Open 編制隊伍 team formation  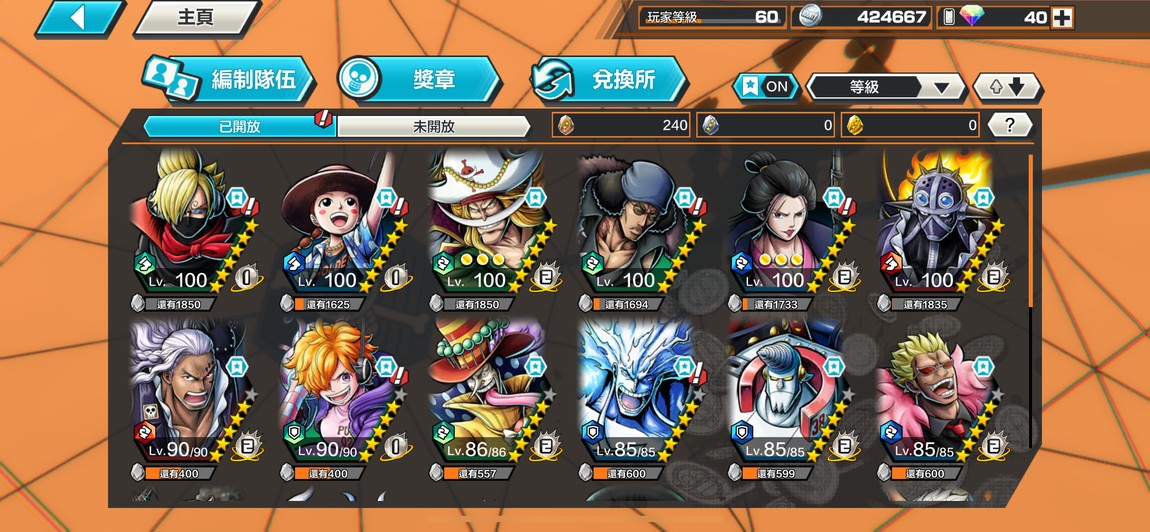pyautogui.click(x=228, y=80)
